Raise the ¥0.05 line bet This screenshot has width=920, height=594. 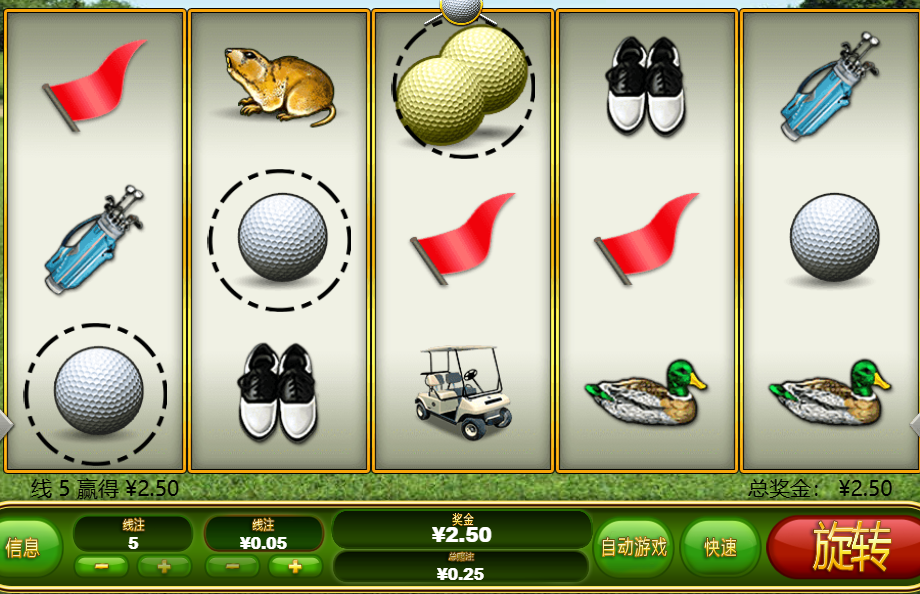point(295,566)
